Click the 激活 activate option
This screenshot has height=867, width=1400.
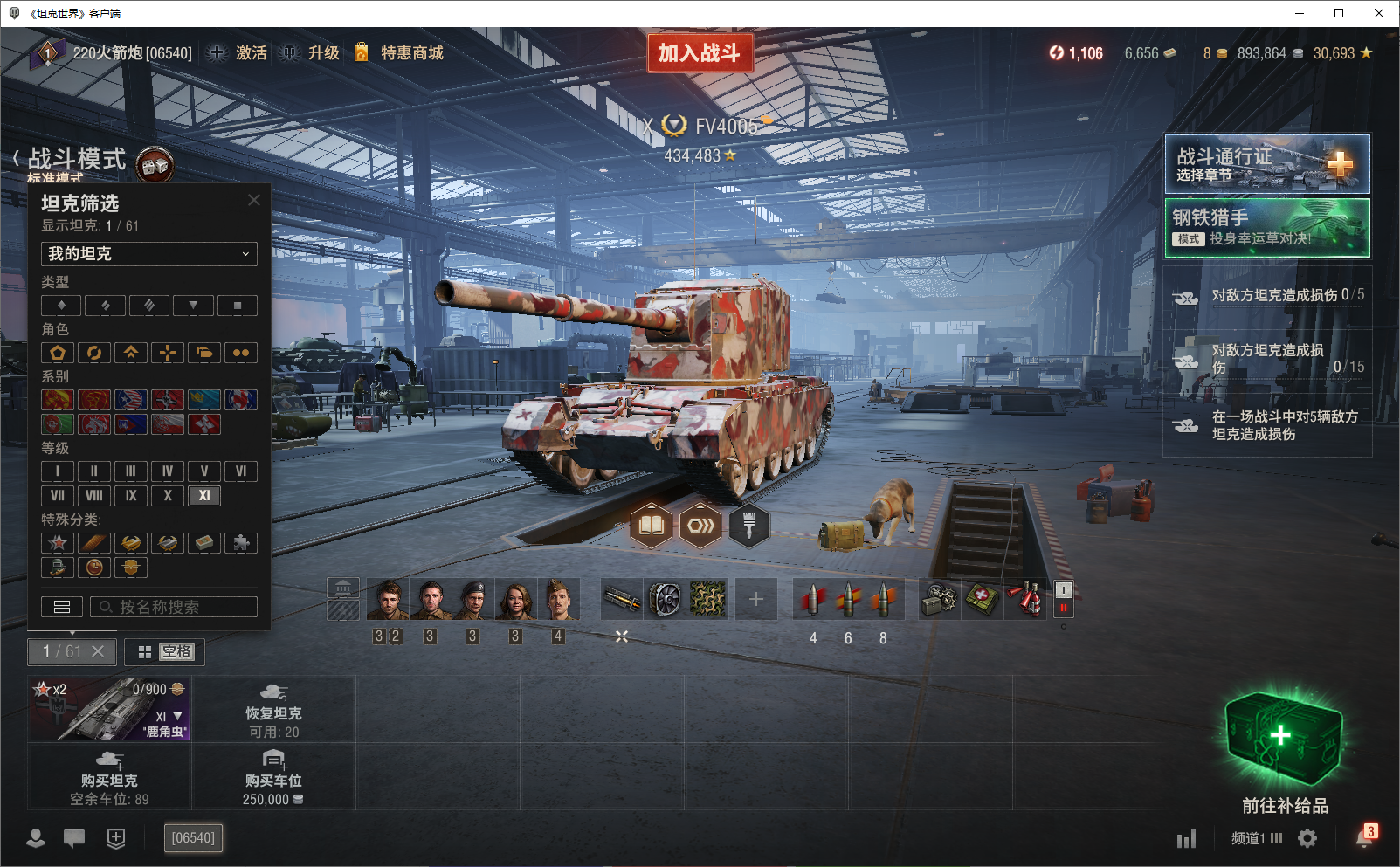(250, 53)
